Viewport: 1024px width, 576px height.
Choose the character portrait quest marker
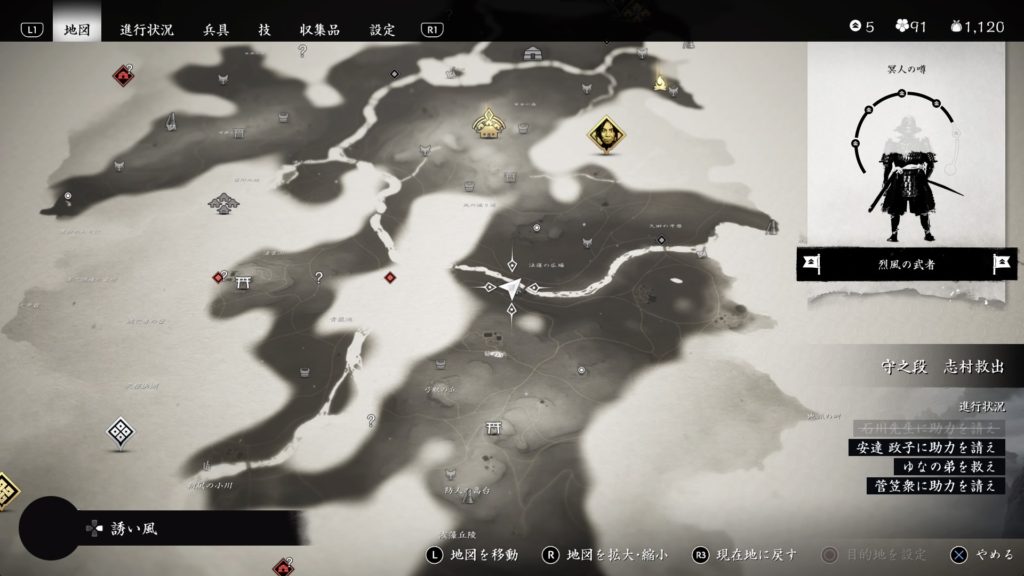click(604, 133)
